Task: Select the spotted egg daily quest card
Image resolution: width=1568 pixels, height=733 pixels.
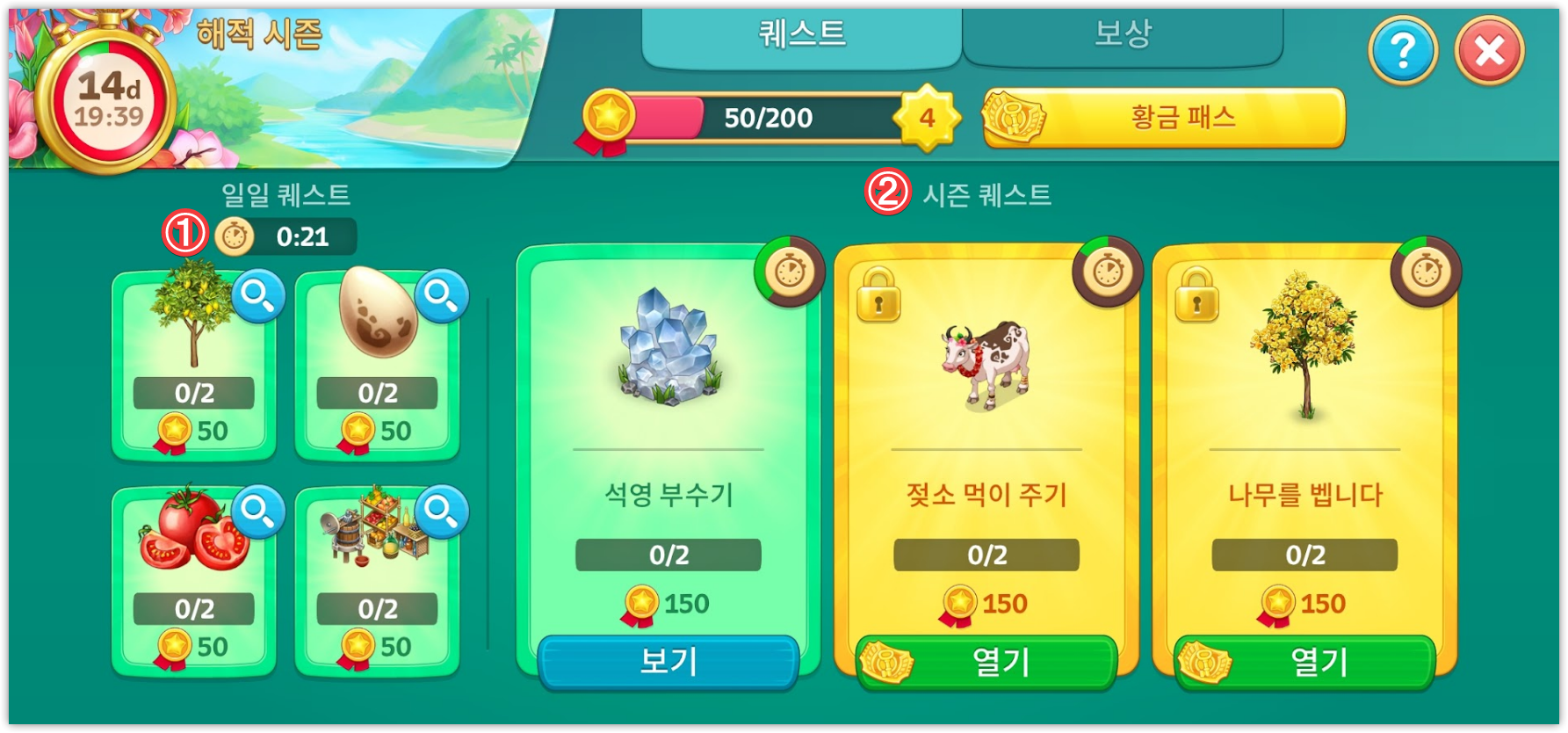Action: 376,365
